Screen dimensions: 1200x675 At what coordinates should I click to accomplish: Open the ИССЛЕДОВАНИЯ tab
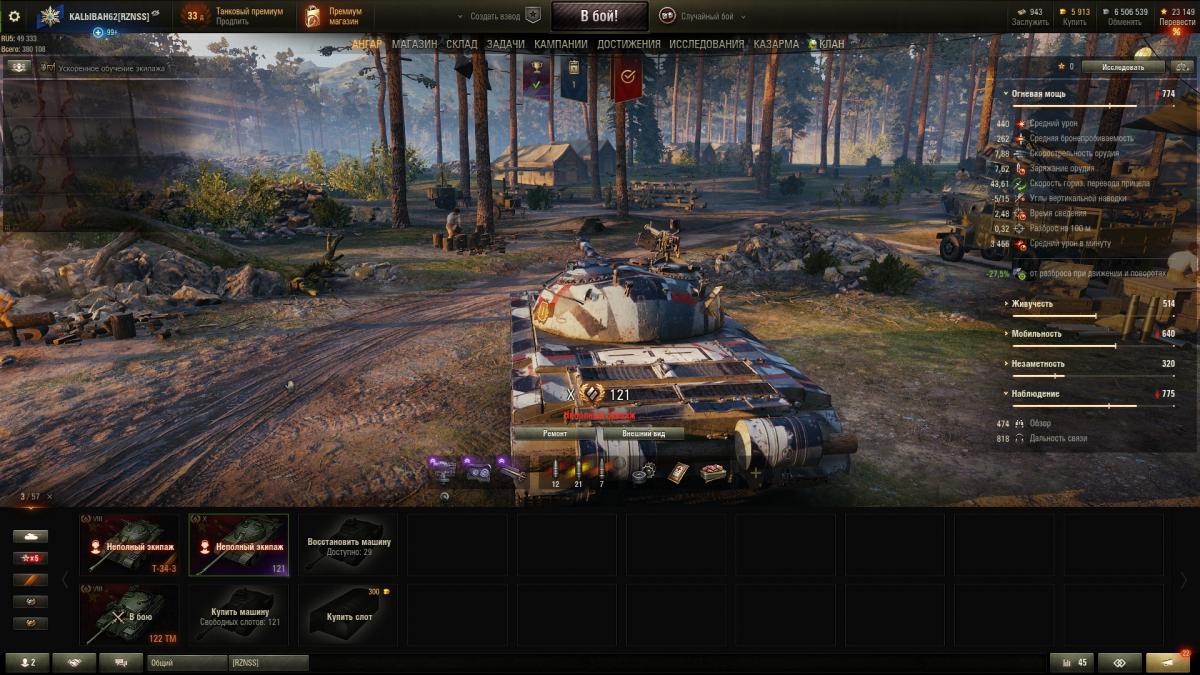click(x=706, y=44)
